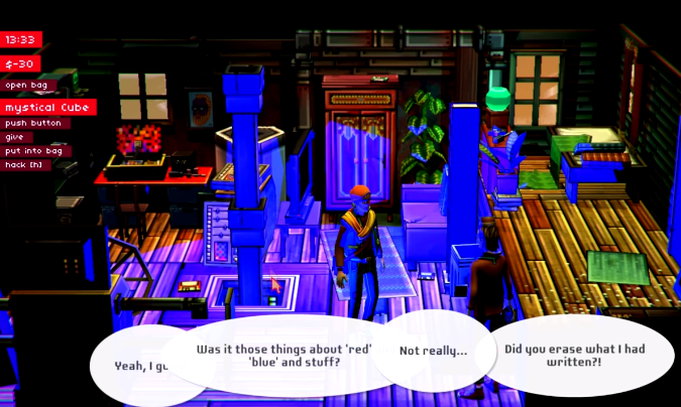Open the bag from the action list
The image size is (681, 407).
tap(23, 85)
